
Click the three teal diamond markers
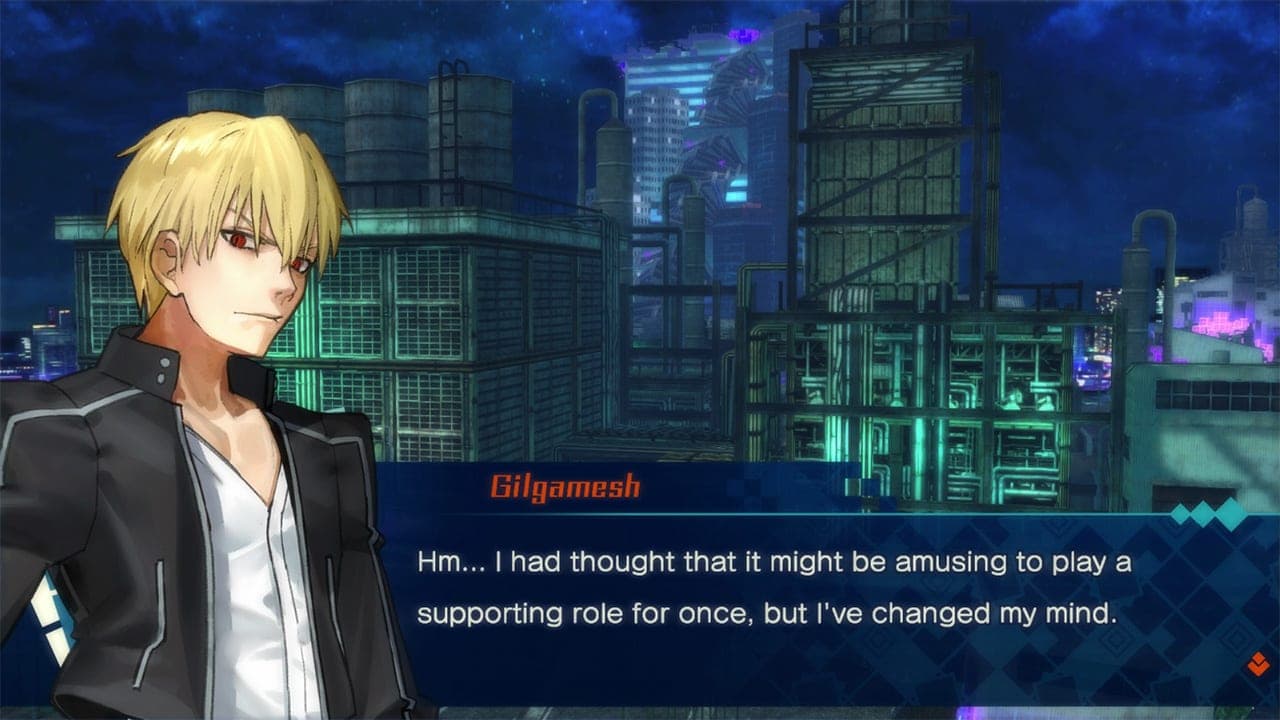[1204, 512]
